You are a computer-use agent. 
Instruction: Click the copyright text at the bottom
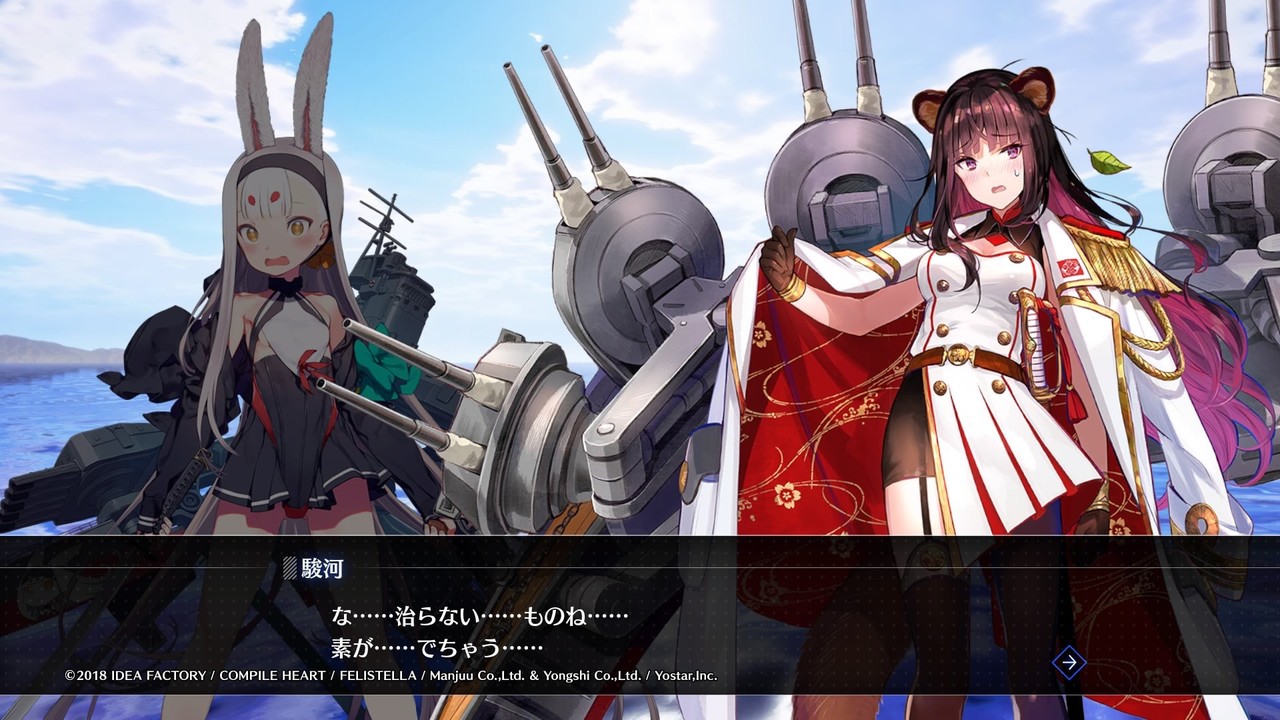[390, 674]
